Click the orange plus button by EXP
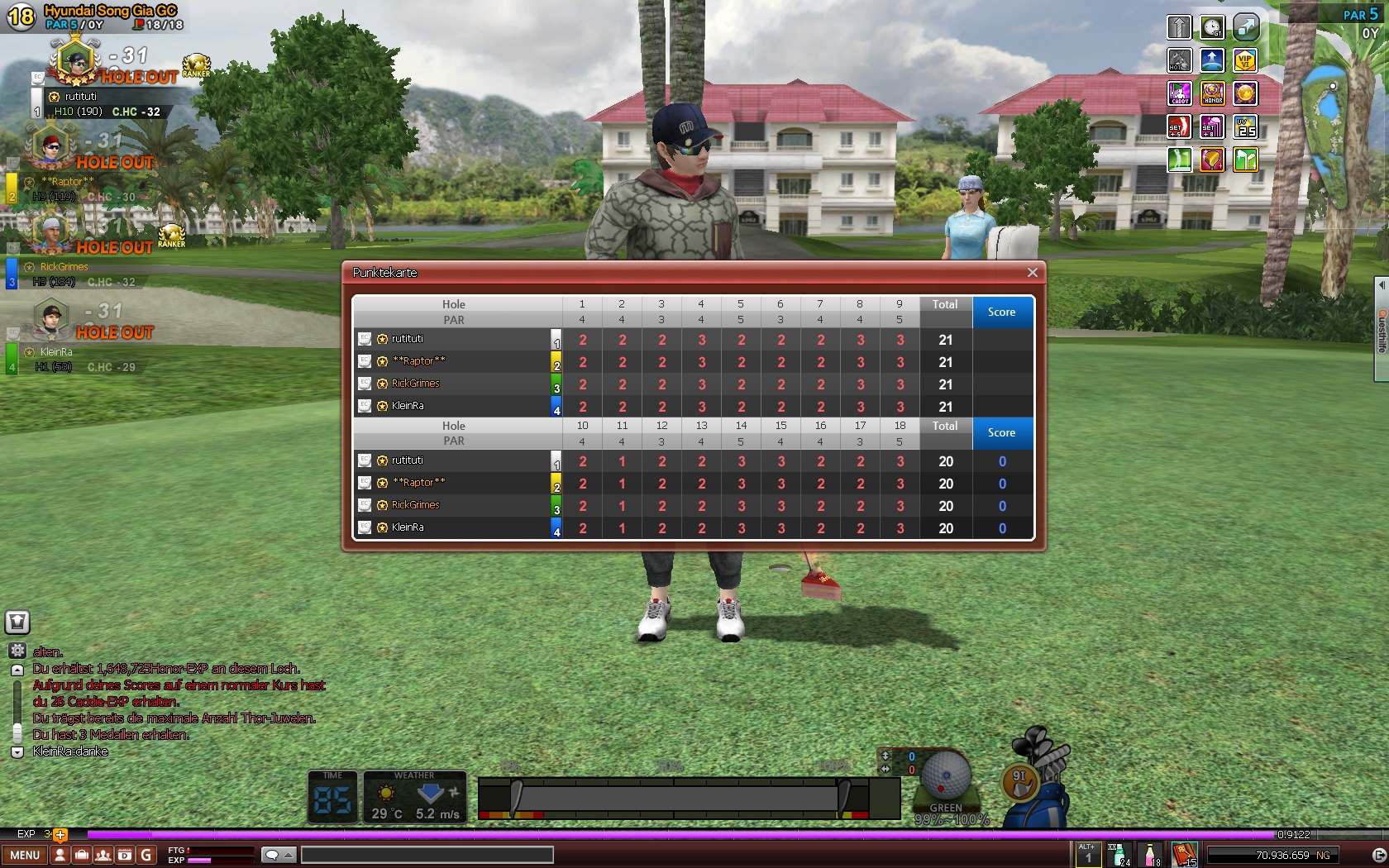Image resolution: width=1389 pixels, height=868 pixels. pos(60,834)
